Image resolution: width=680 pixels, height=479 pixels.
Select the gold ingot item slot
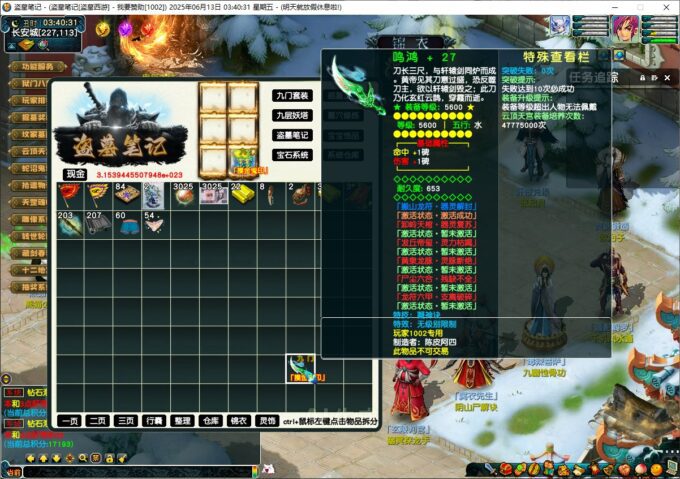coord(242,195)
